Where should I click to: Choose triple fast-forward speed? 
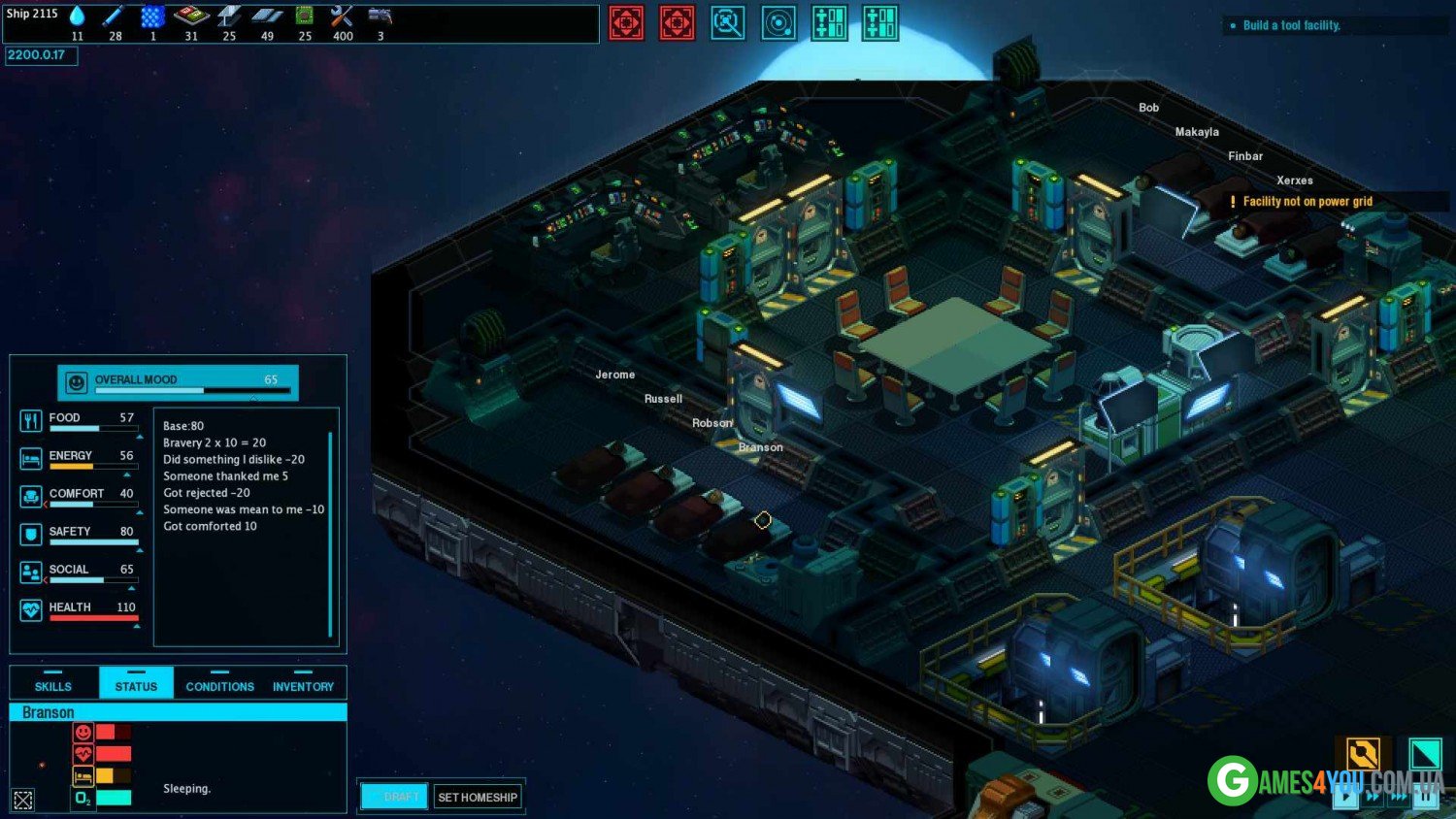point(1399,797)
